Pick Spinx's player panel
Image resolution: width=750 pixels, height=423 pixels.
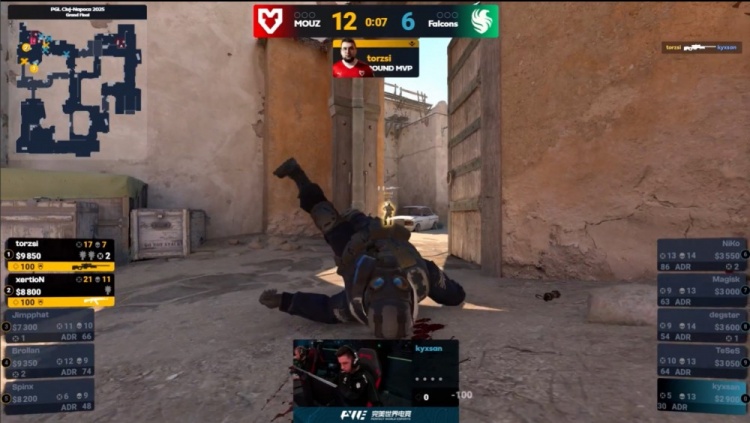click(52, 396)
